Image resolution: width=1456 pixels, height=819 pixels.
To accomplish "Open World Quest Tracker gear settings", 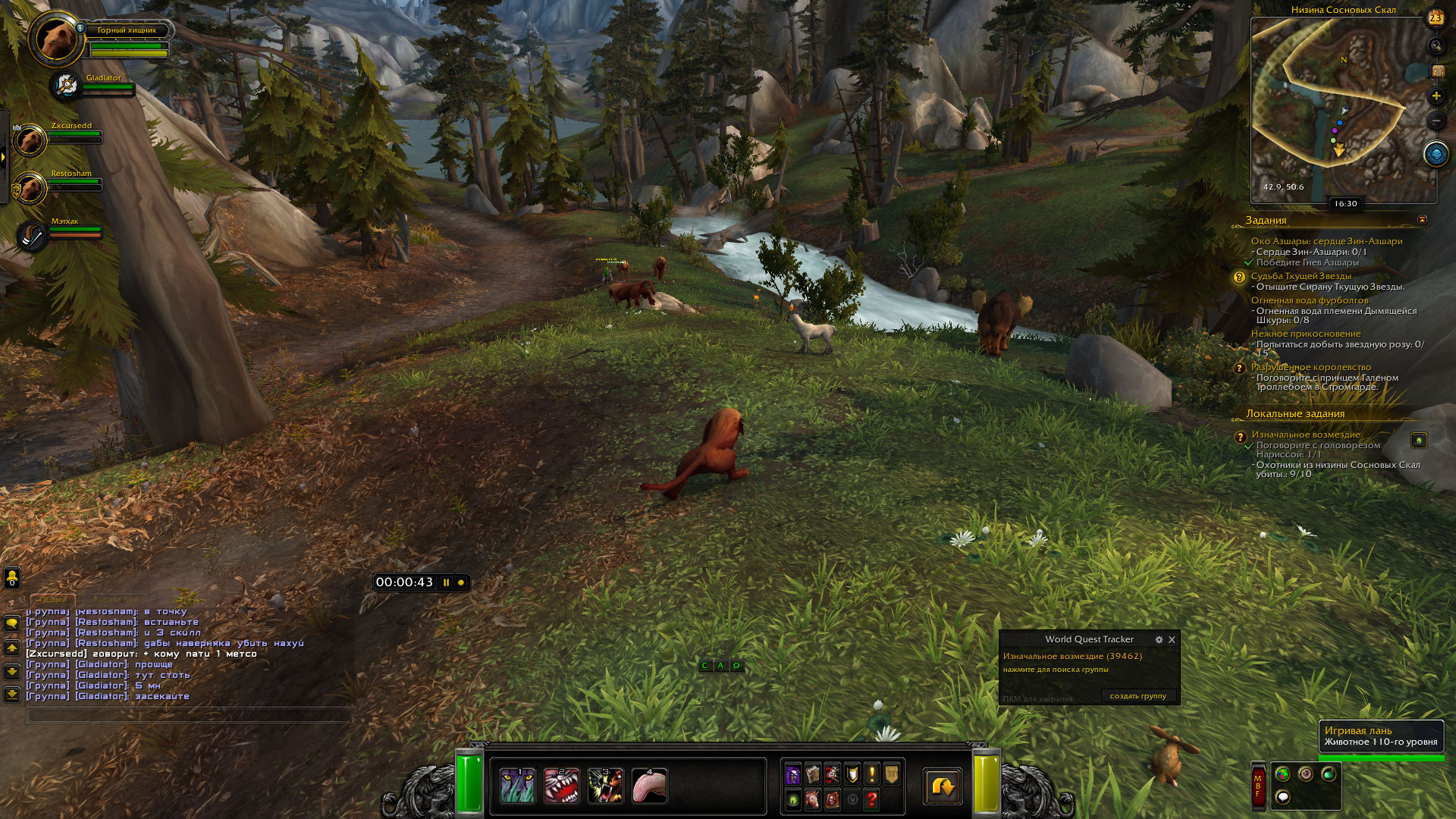I will [x=1159, y=640].
